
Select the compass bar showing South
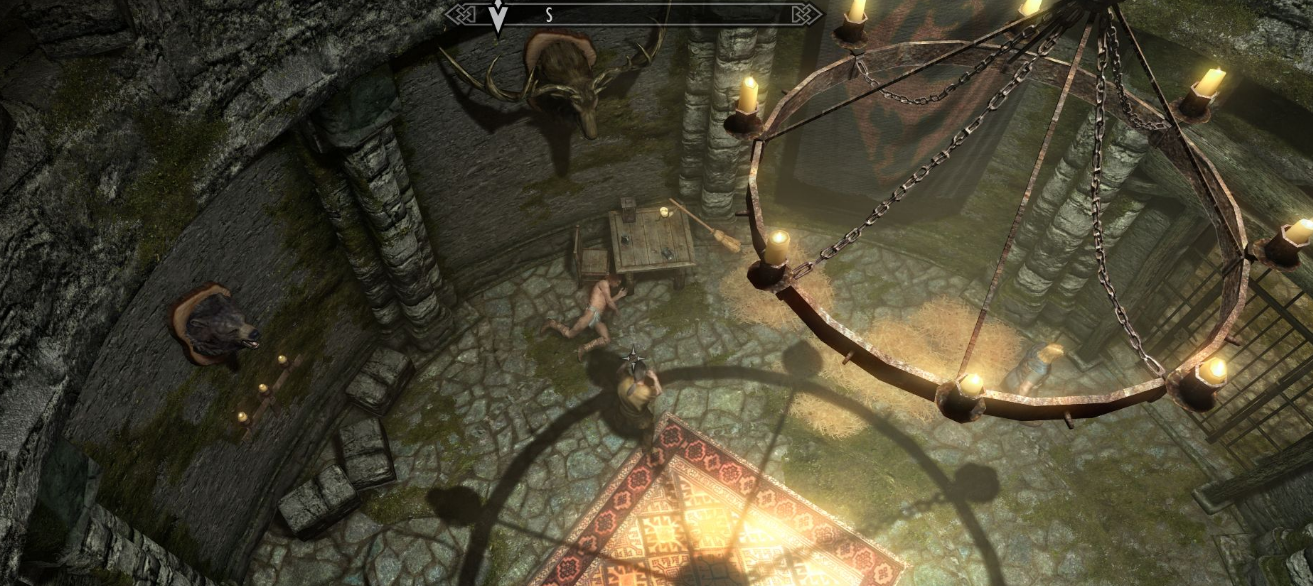point(634,14)
